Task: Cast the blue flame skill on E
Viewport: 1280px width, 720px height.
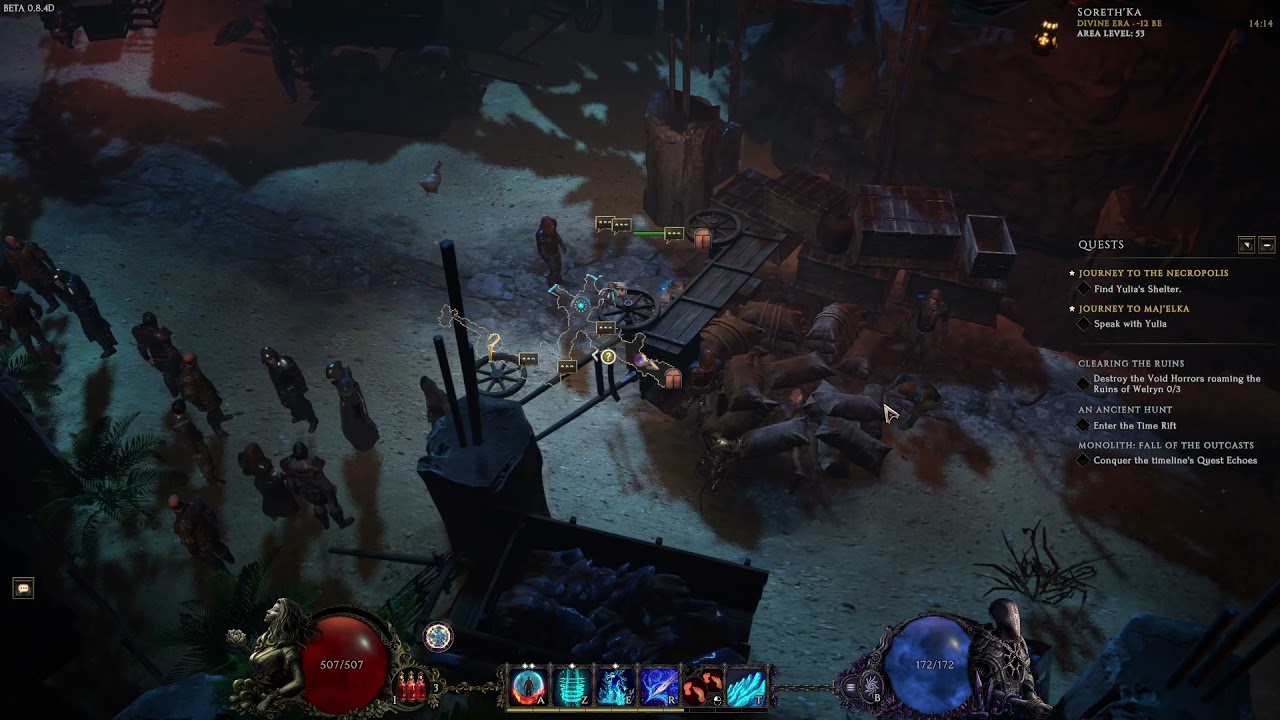Action: (615, 686)
